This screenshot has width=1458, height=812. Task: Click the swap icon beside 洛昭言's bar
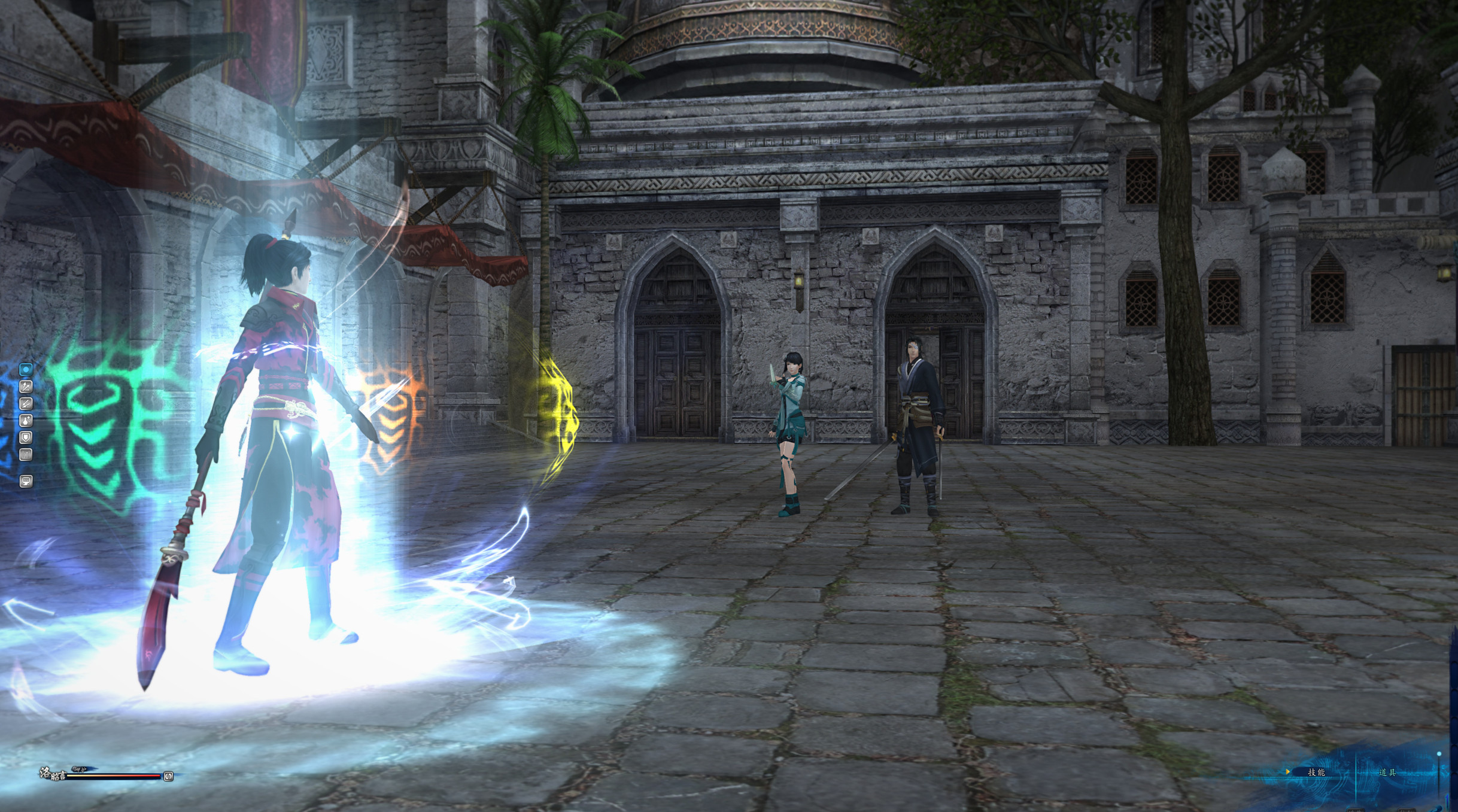click(x=169, y=776)
